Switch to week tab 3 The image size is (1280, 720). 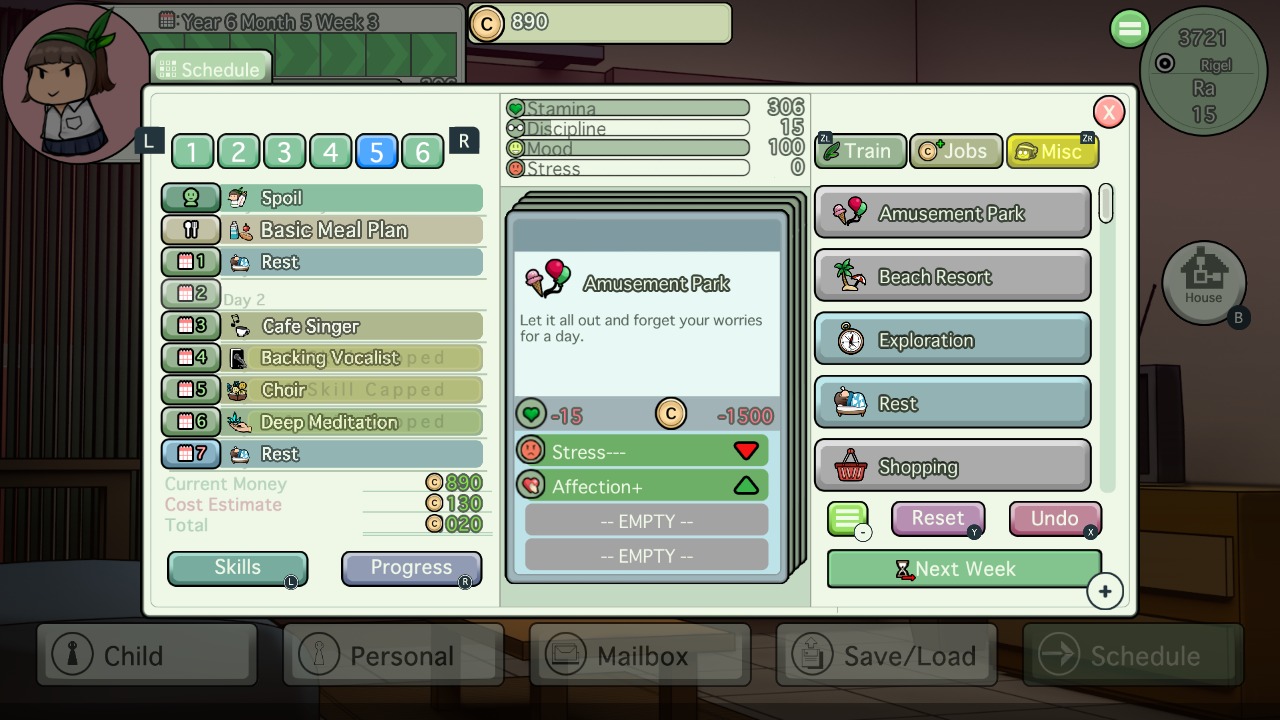tap(284, 152)
